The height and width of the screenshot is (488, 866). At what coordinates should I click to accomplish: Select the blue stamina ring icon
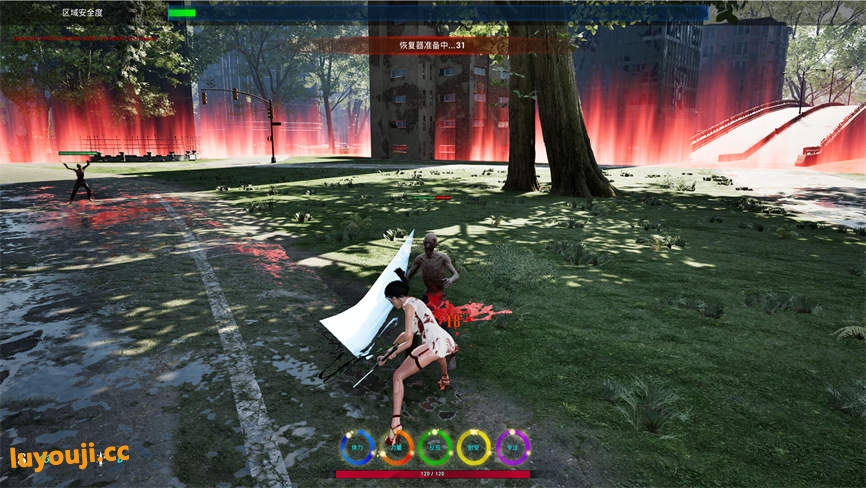click(357, 447)
